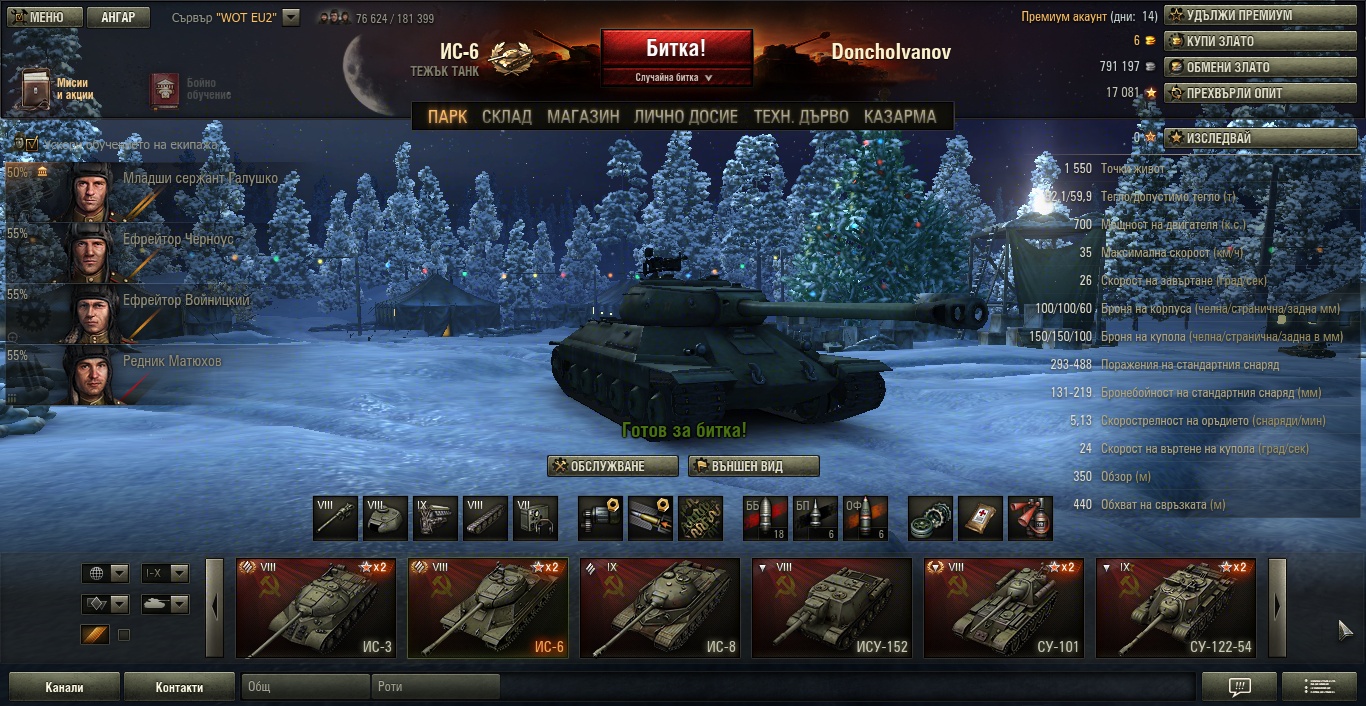Open the КАЗАРМА tab
Image resolution: width=1366 pixels, height=706 pixels.
coord(900,117)
